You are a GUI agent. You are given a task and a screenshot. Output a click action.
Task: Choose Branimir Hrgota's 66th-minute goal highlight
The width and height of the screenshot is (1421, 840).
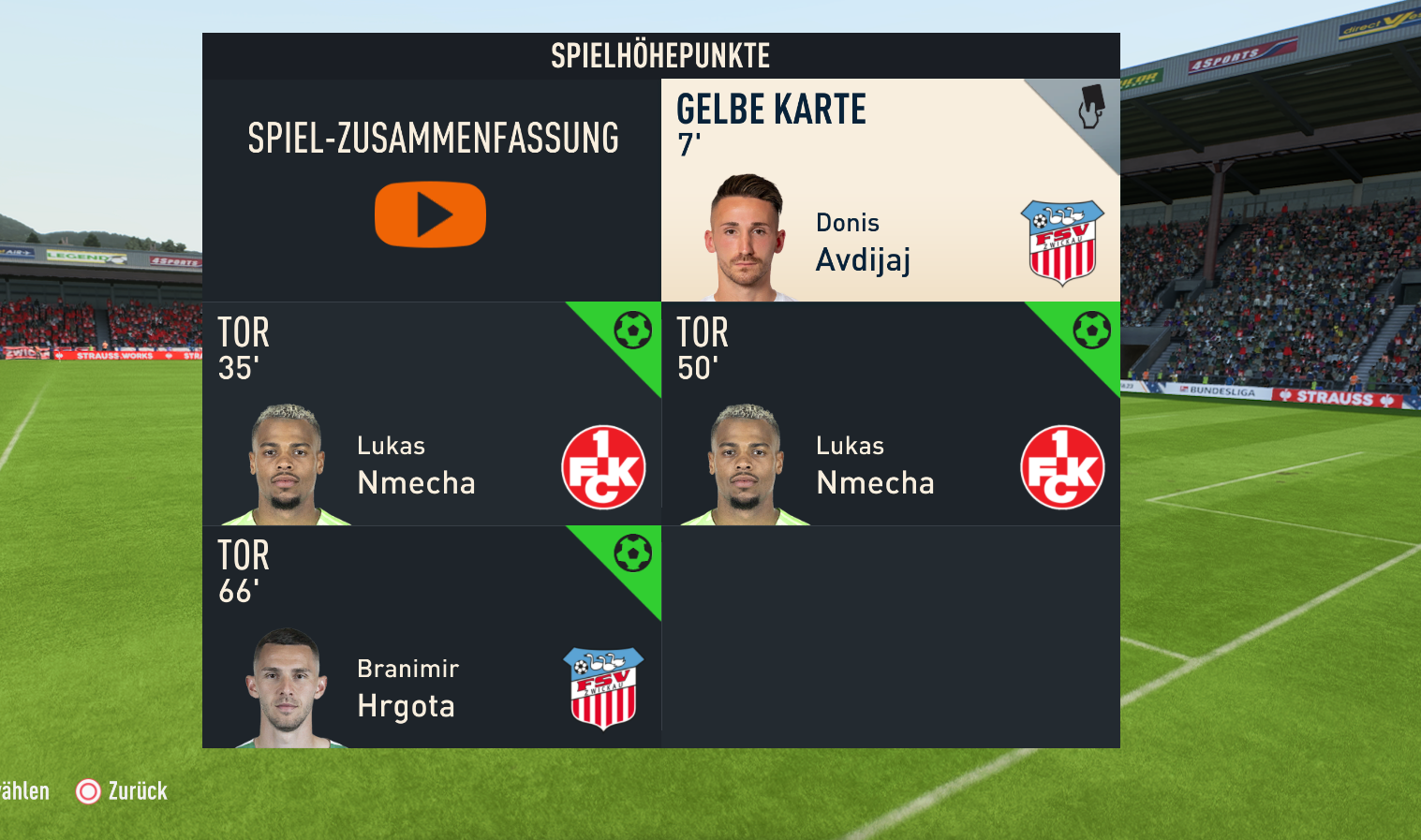[x=431, y=637]
